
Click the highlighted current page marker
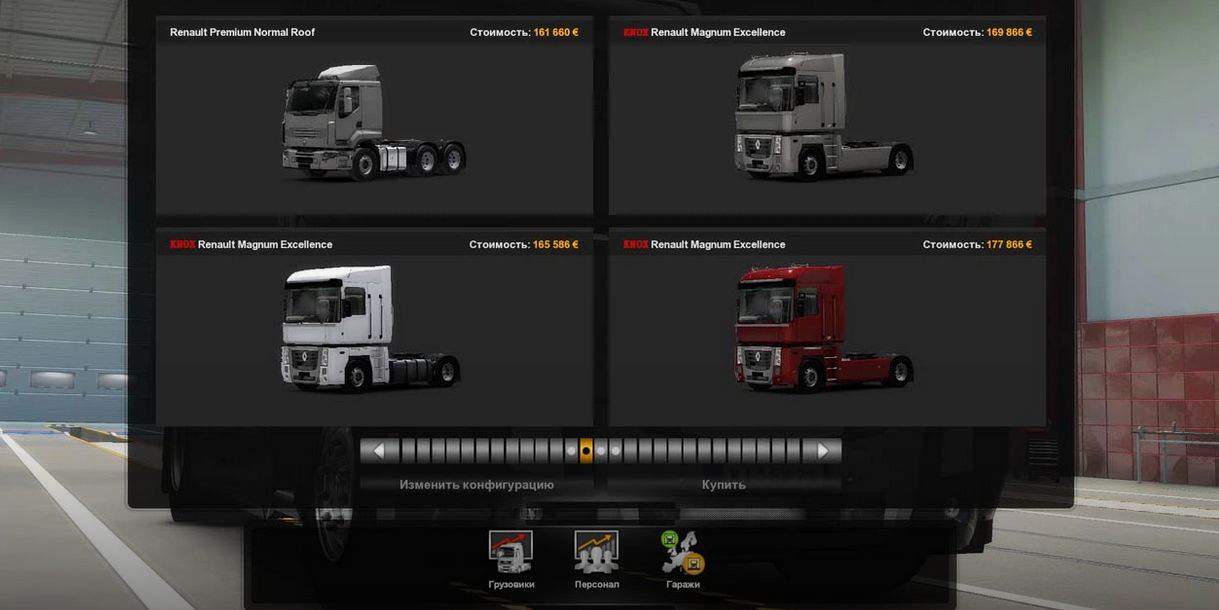pos(586,451)
